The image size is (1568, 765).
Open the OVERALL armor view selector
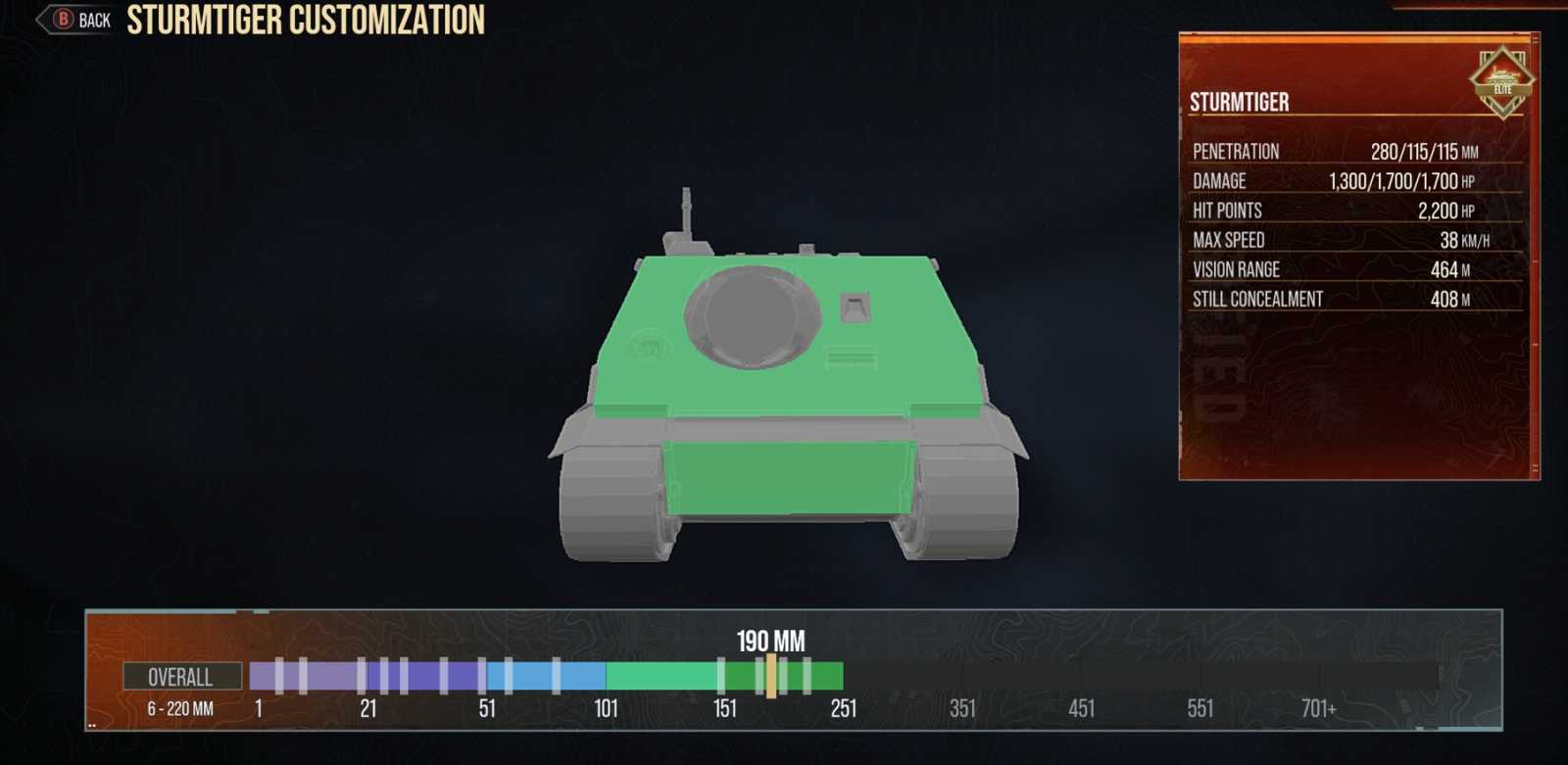tap(181, 677)
